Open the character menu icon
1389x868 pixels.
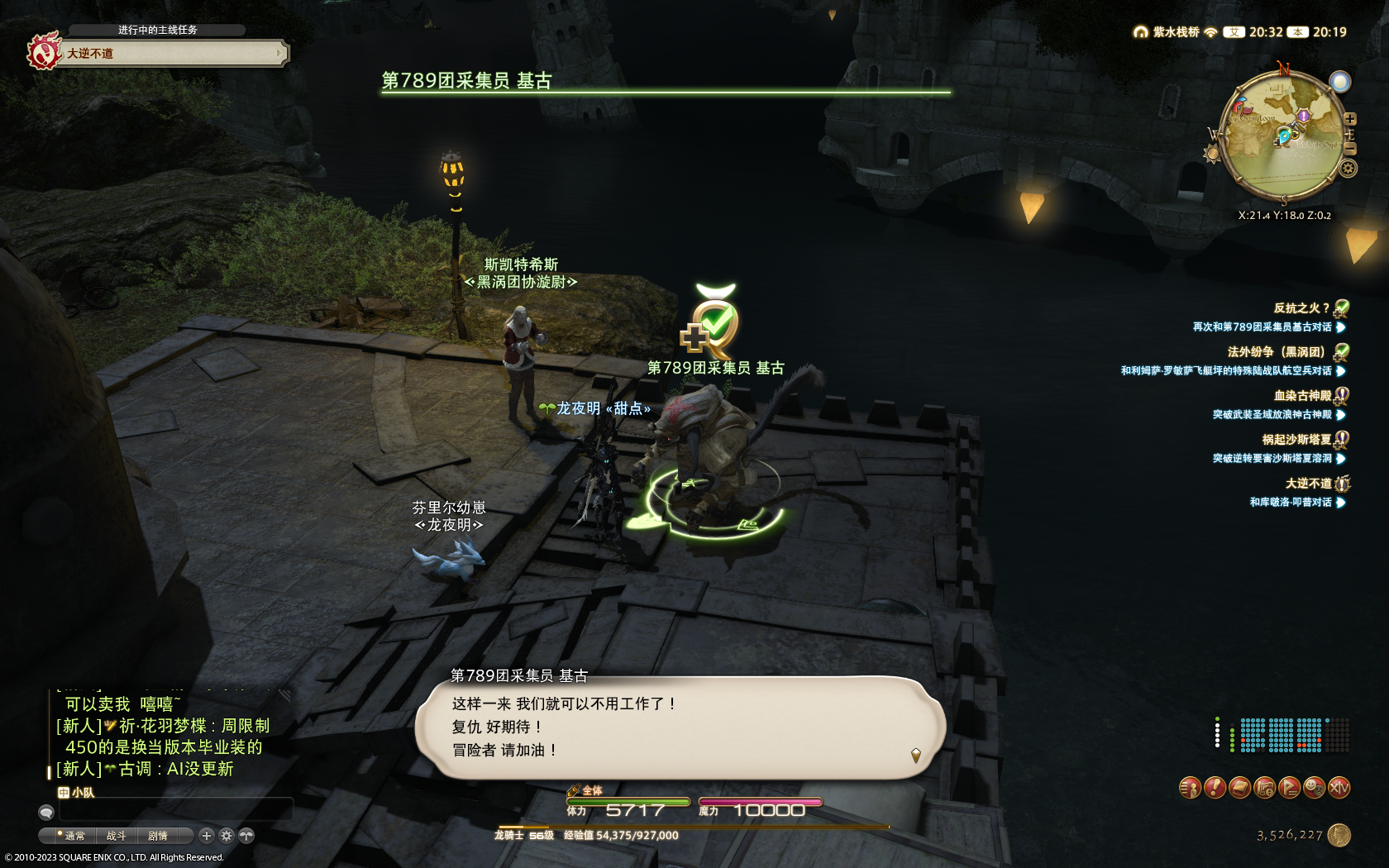tap(1190, 788)
